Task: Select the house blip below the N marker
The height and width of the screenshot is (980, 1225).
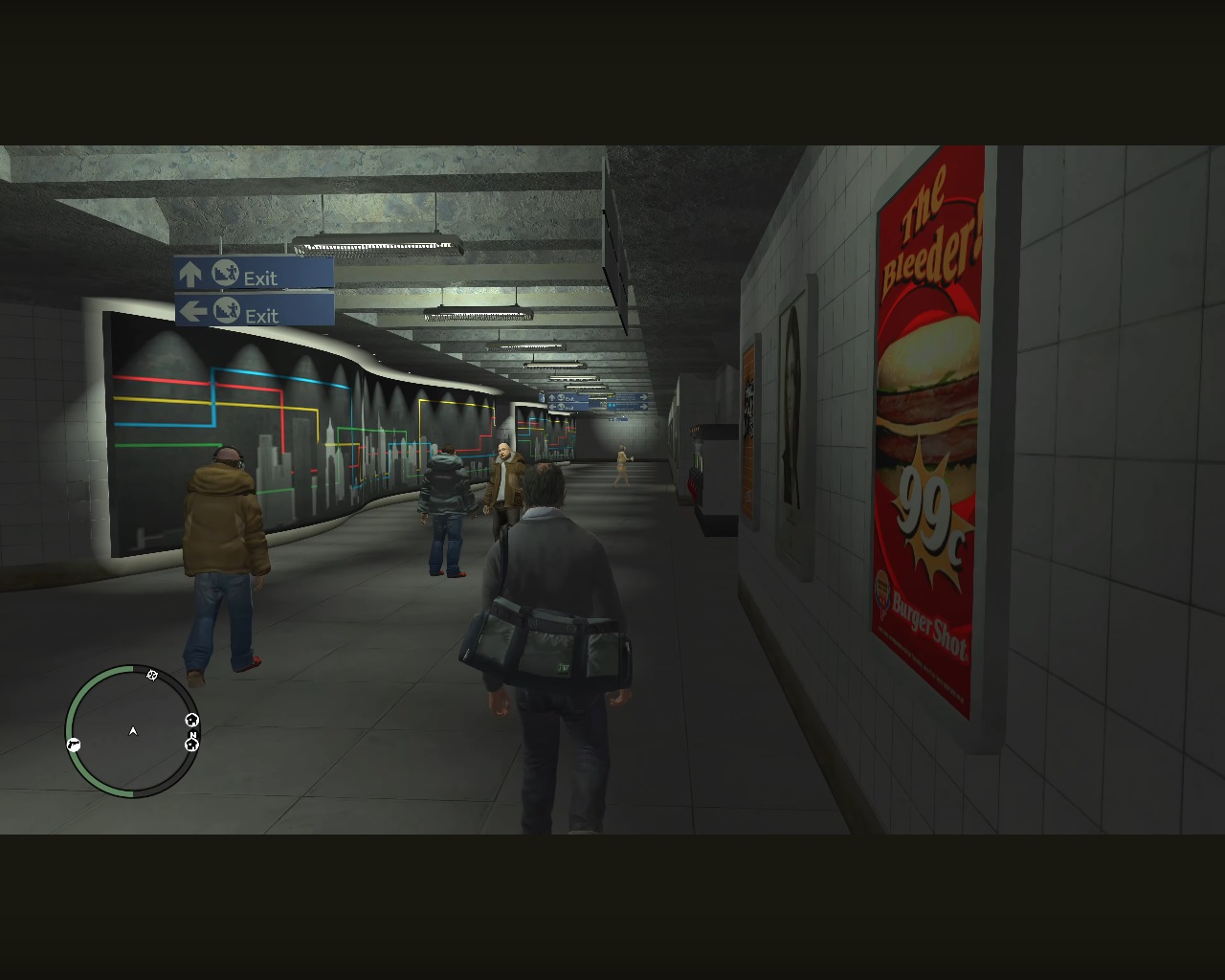Action: (x=191, y=745)
